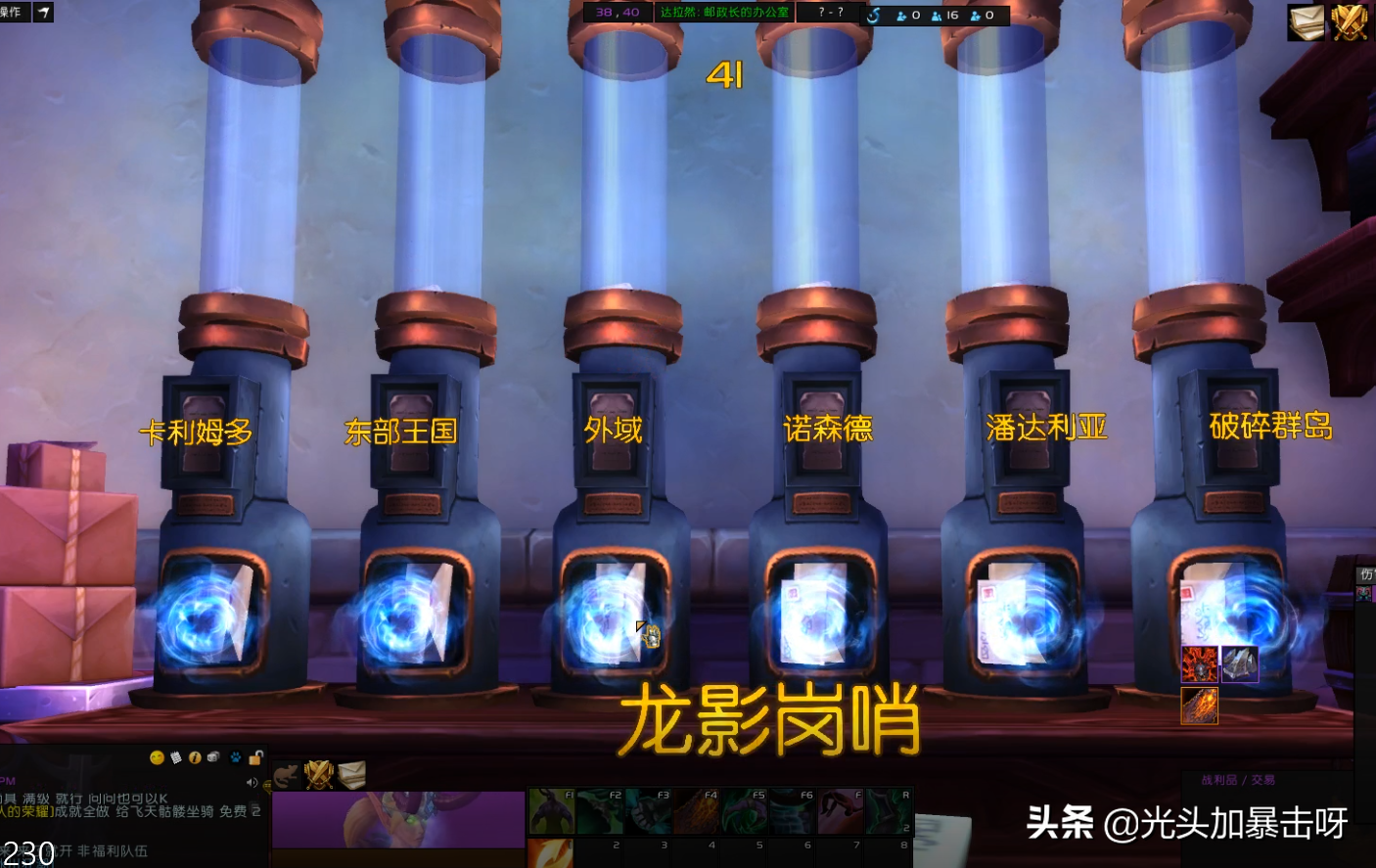Select the fiery F4 ability icon
The height and width of the screenshot is (868, 1376).
695,810
